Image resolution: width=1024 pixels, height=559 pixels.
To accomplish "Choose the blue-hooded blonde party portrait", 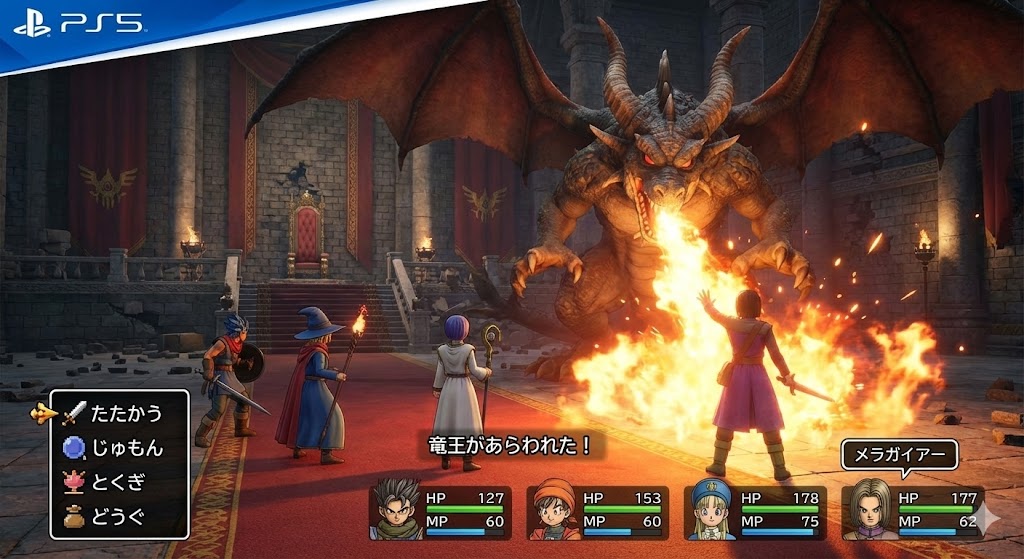I will 711,511.
